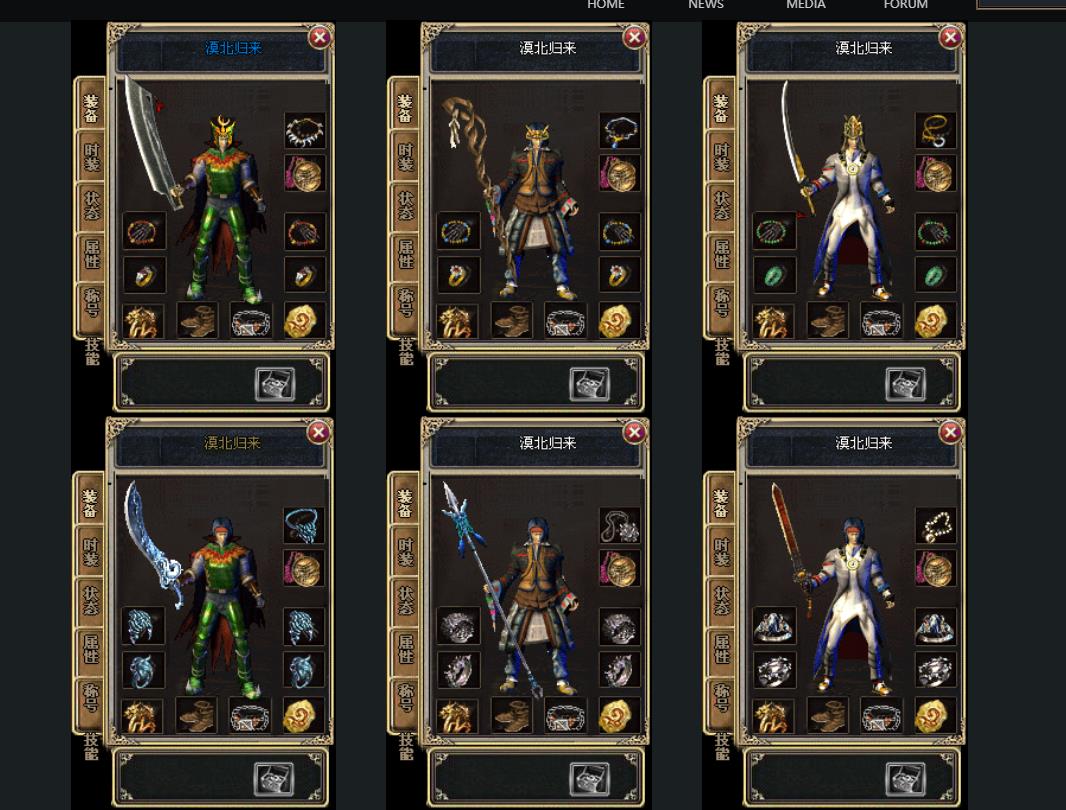
Task: Pick the white pearl bead necklace slot
Action: pos(935,525)
